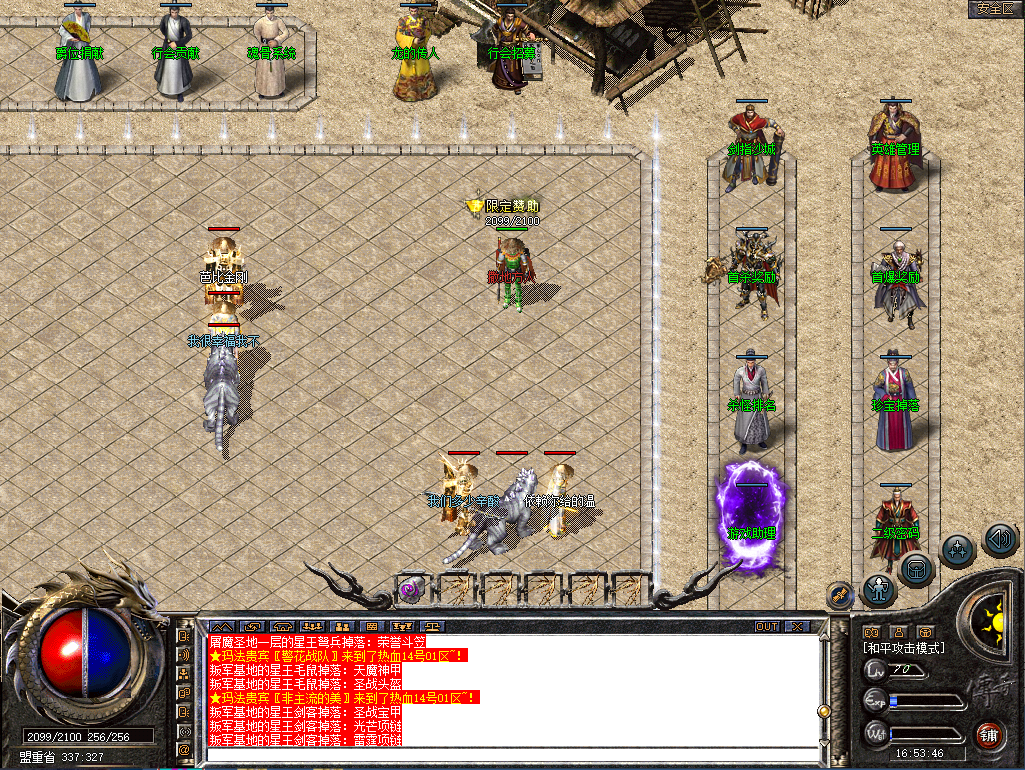Click the @ icon beside the chat
1025x770 pixels.
185,747
